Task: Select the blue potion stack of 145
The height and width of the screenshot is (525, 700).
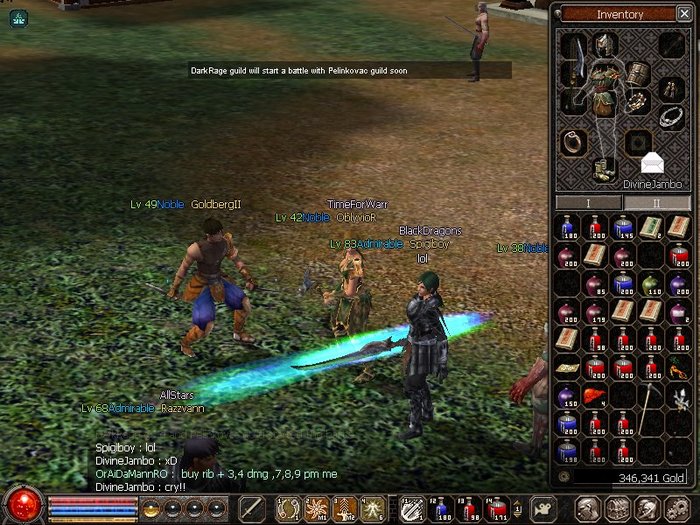Action: (622, 228)
